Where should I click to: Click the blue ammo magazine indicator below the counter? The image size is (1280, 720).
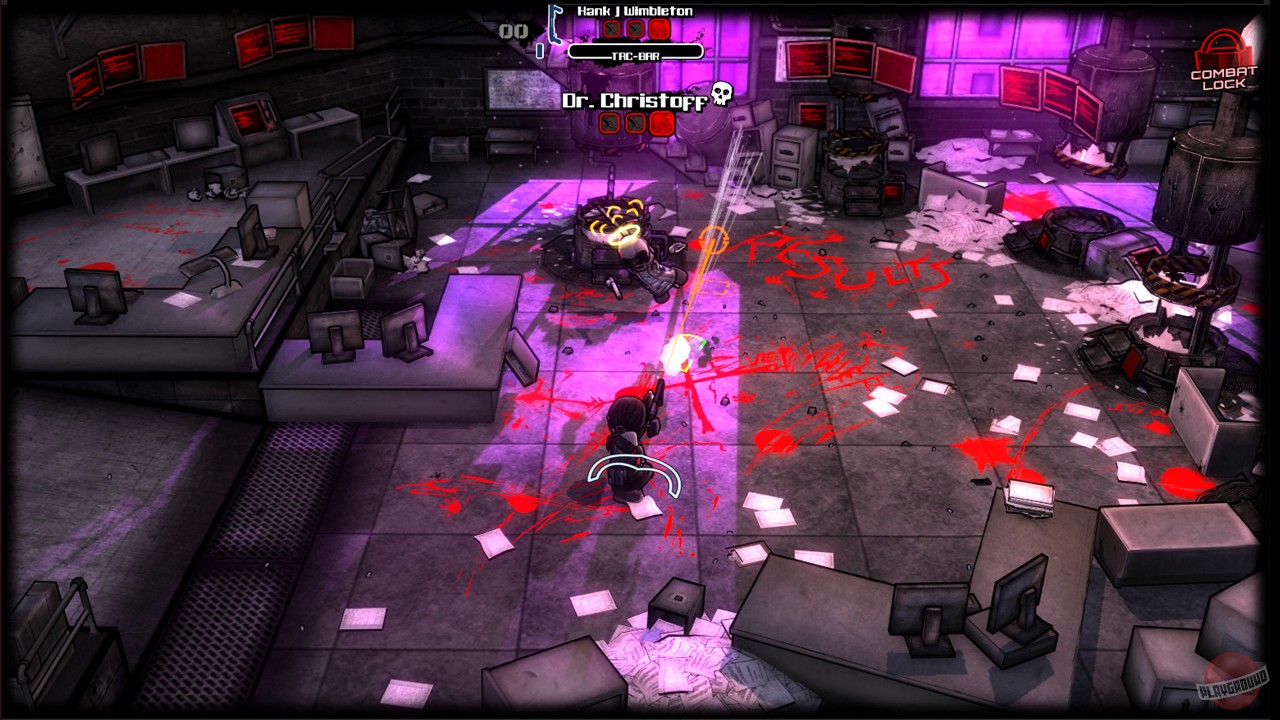click(540, 50)
